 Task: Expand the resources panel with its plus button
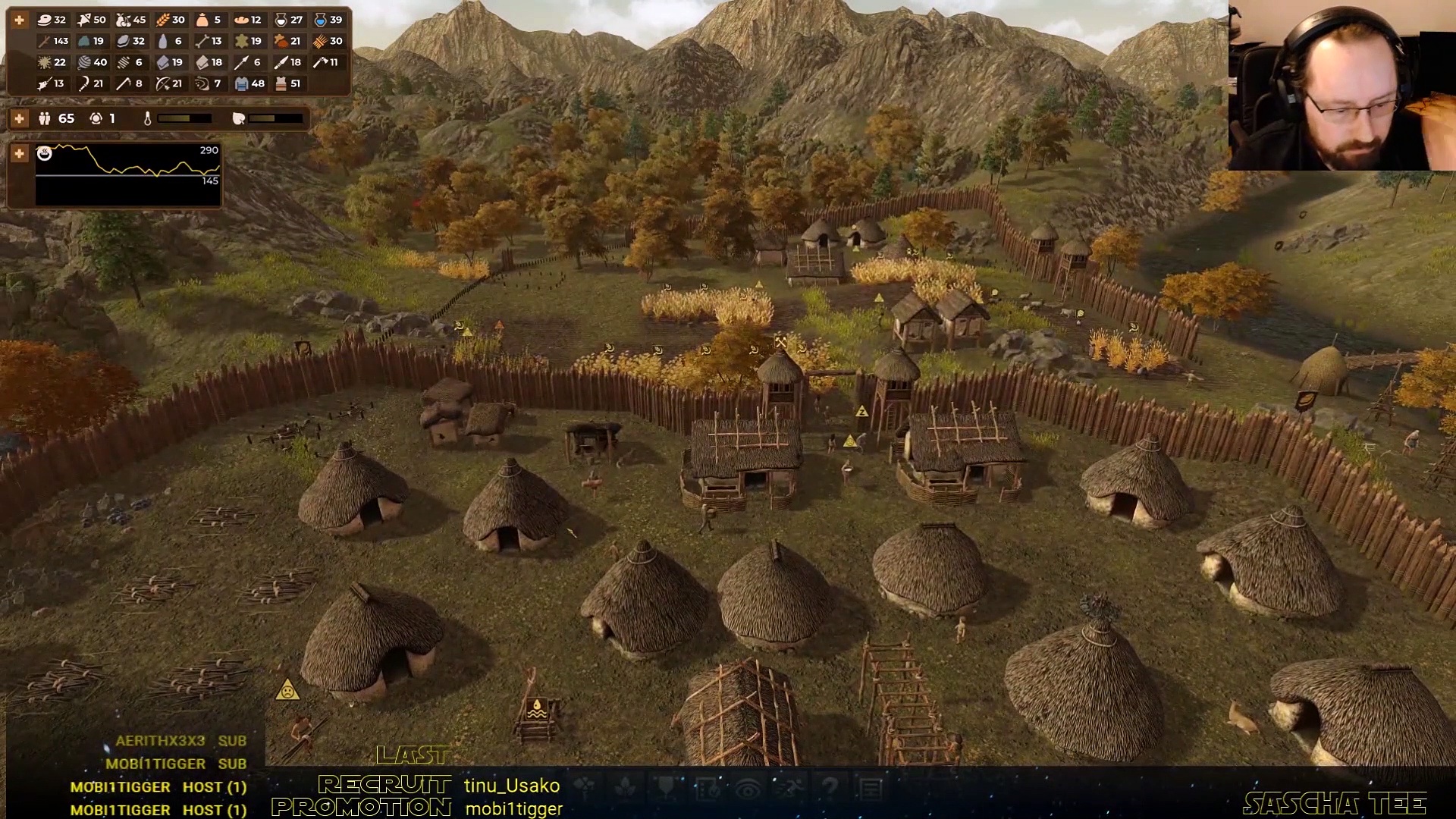tap(20, 20)
